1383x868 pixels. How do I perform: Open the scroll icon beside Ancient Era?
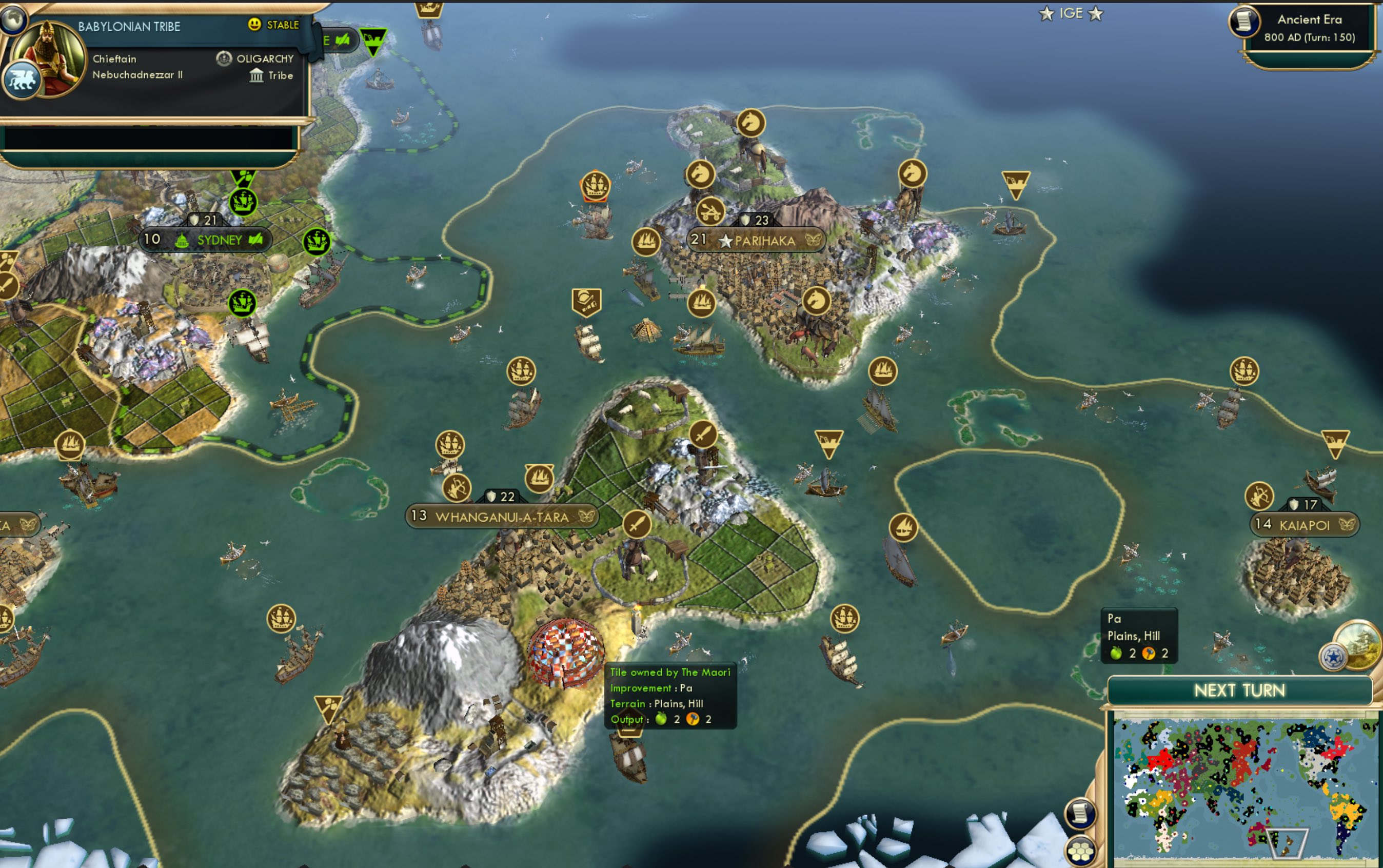(x=1243, y=22)
